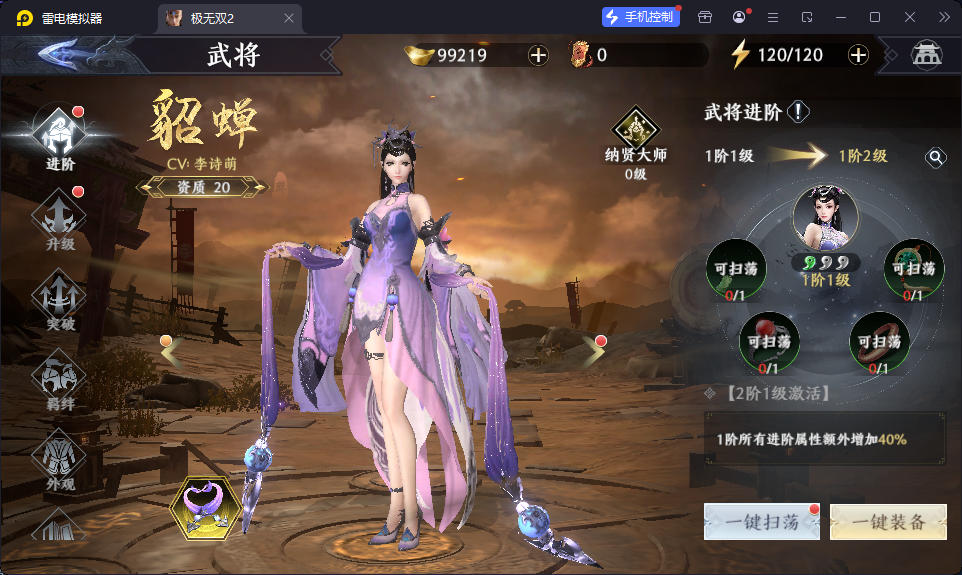
Task: Activate the 一键装备 button
Action: coord(889,521)
